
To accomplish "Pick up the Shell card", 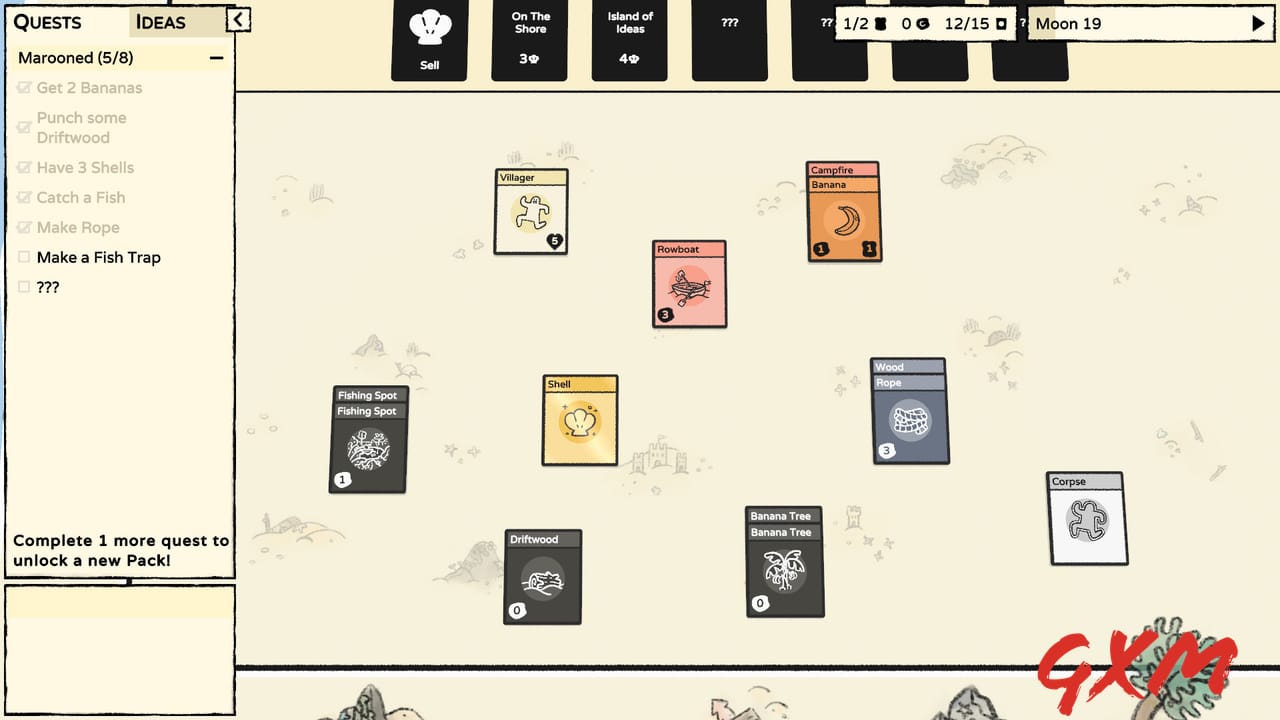I will point(579,421).
